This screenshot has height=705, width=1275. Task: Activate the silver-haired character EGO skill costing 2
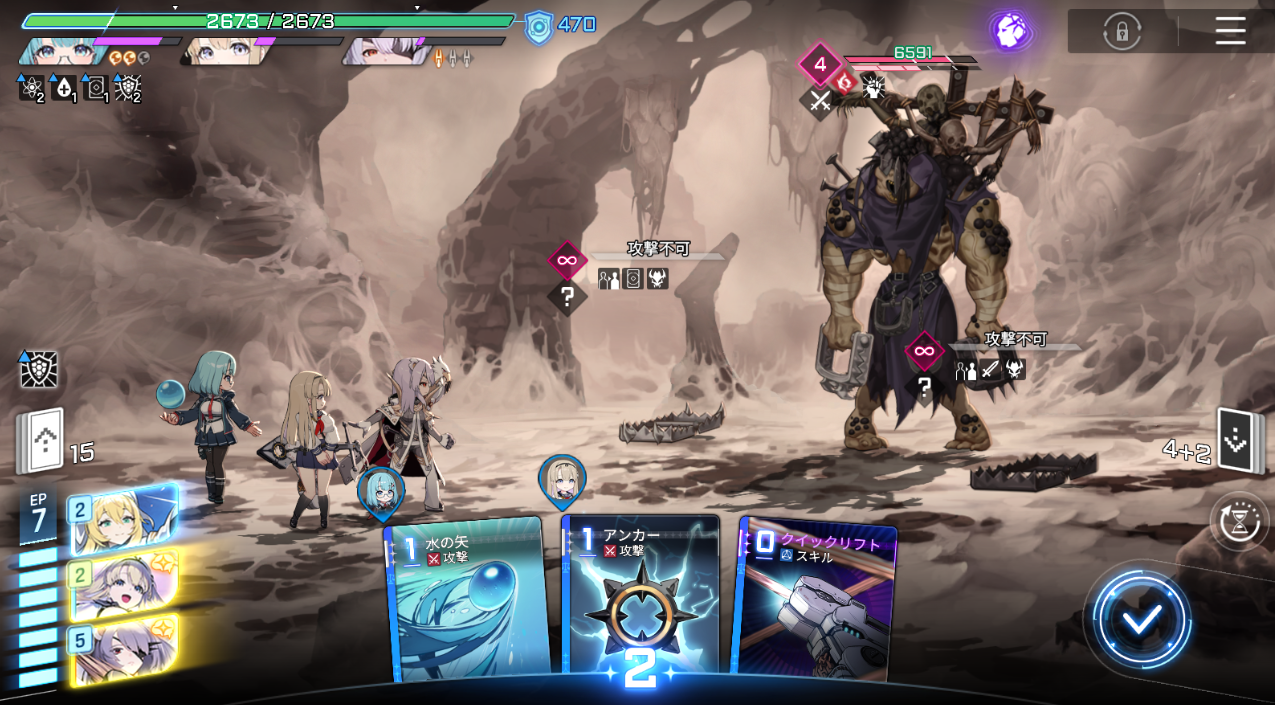coord(123,585)
